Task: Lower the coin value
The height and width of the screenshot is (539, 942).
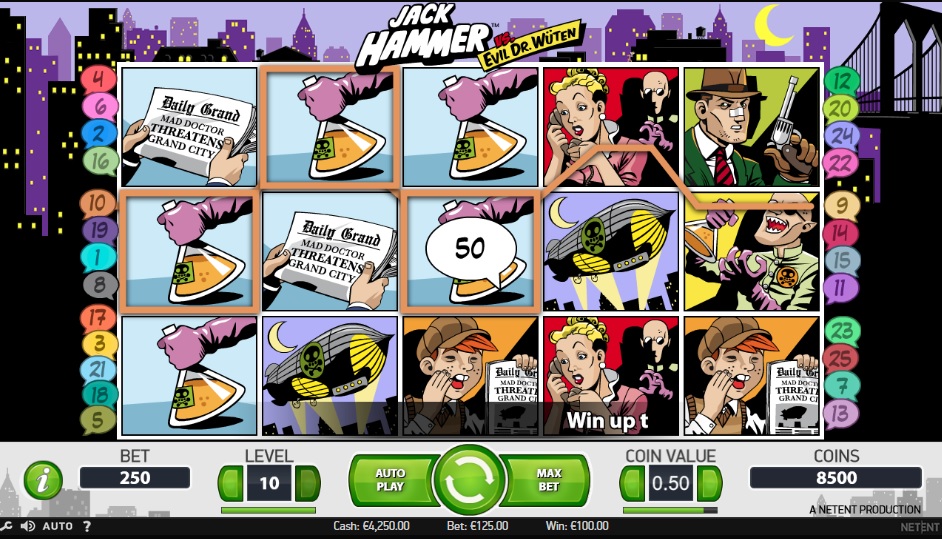Action: click(x=633, y=484)
